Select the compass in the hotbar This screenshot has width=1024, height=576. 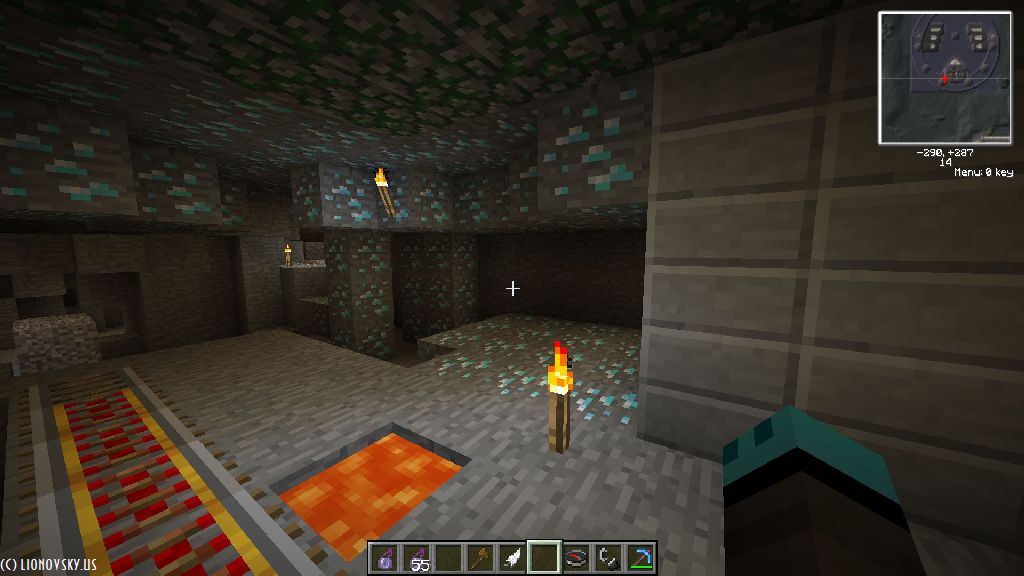point(577,558)
